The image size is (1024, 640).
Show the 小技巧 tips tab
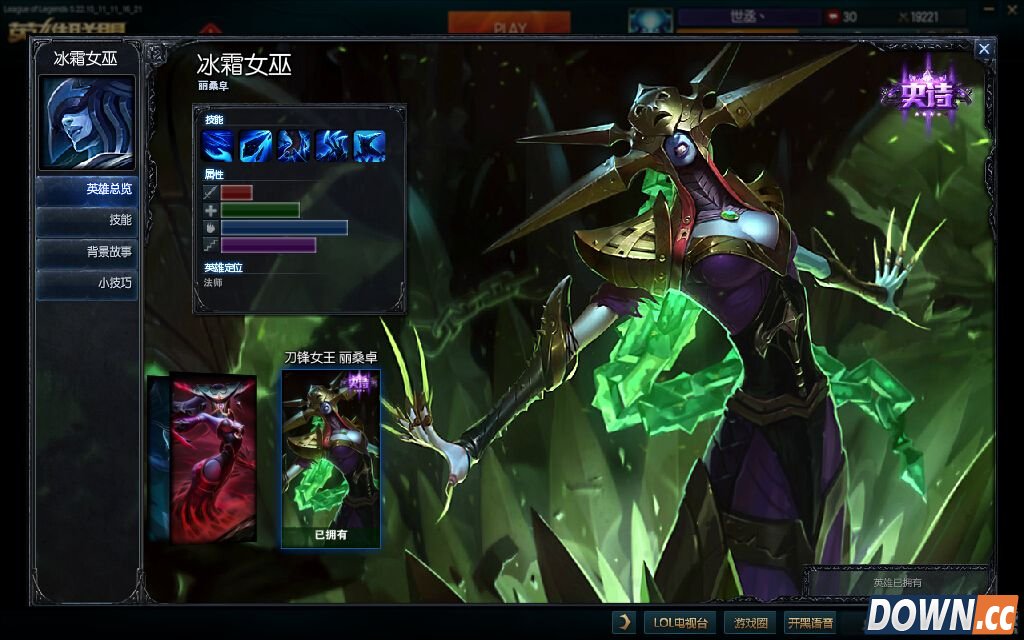(x=87, y=283)
